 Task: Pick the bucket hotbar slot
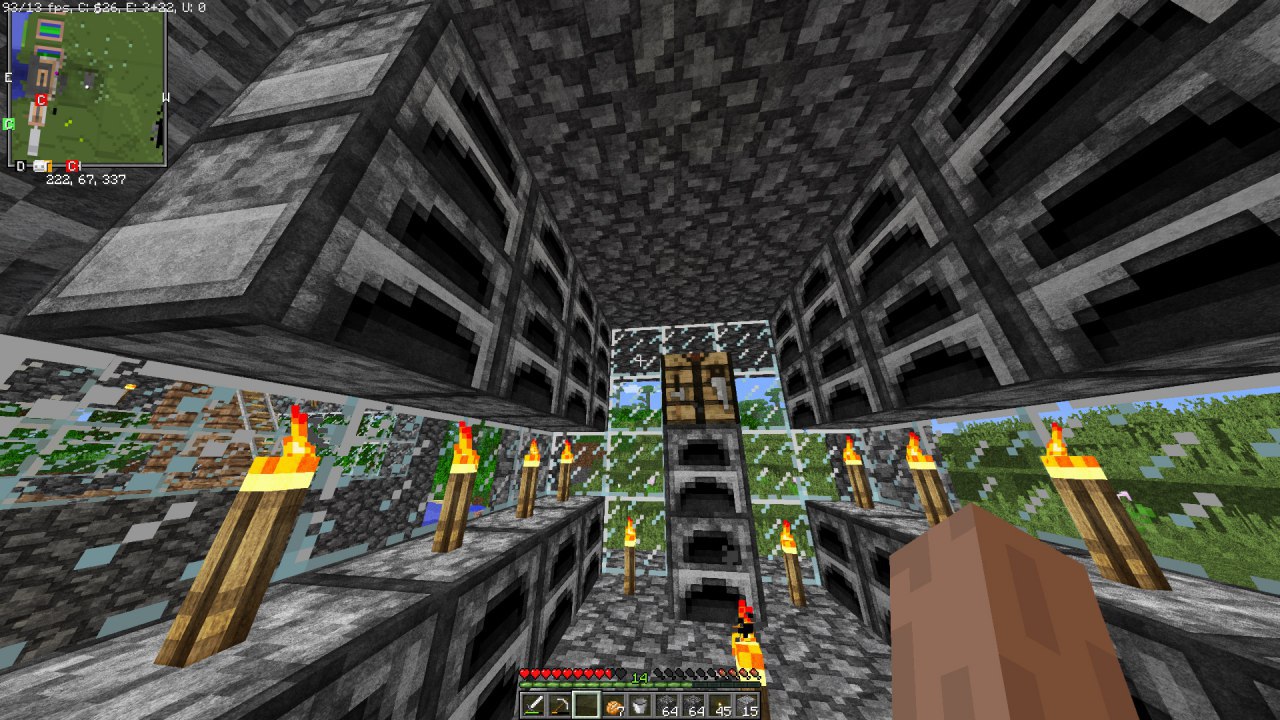[x=640, y=705]
